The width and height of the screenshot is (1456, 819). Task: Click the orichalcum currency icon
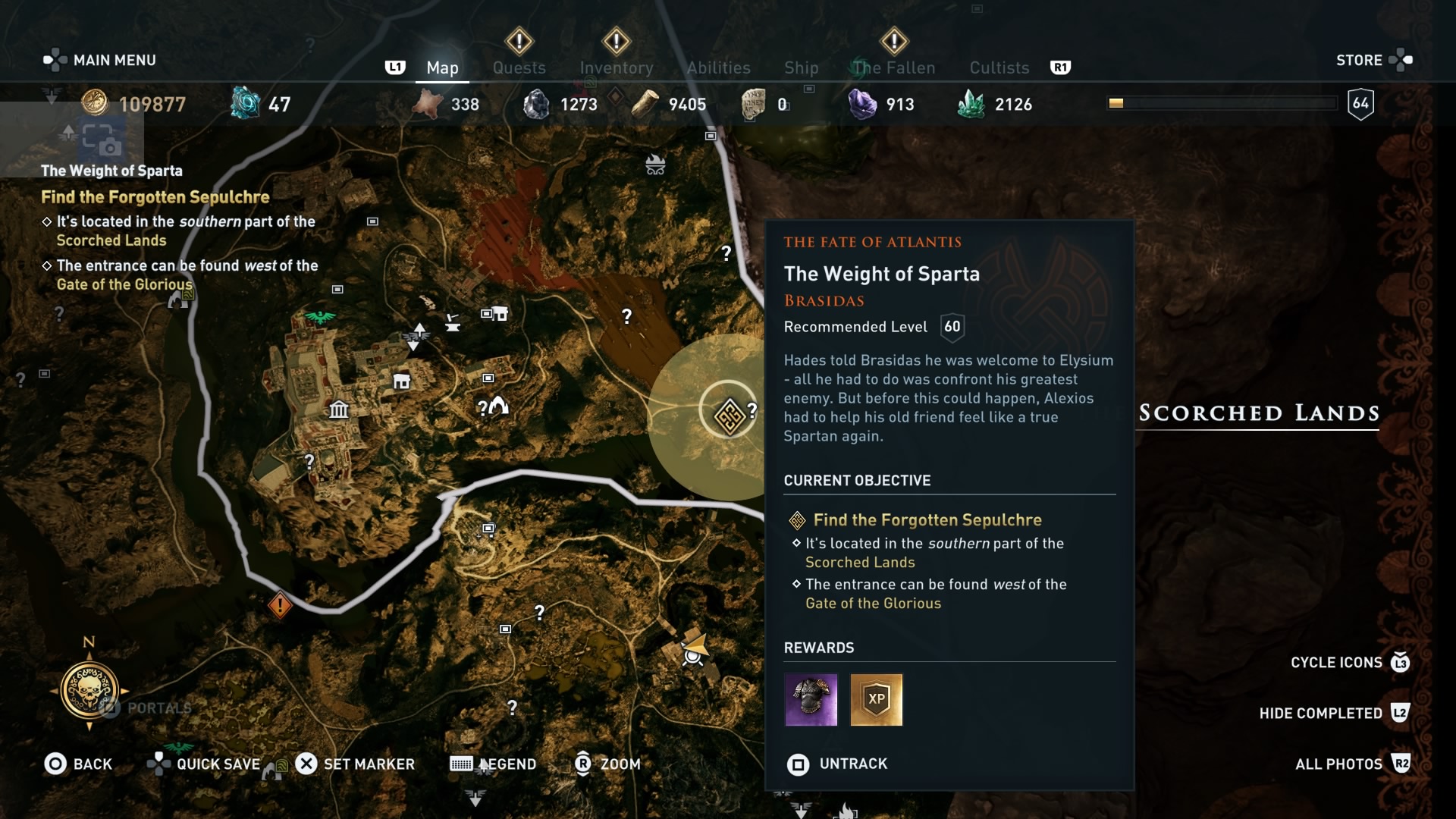click(244, 103)
